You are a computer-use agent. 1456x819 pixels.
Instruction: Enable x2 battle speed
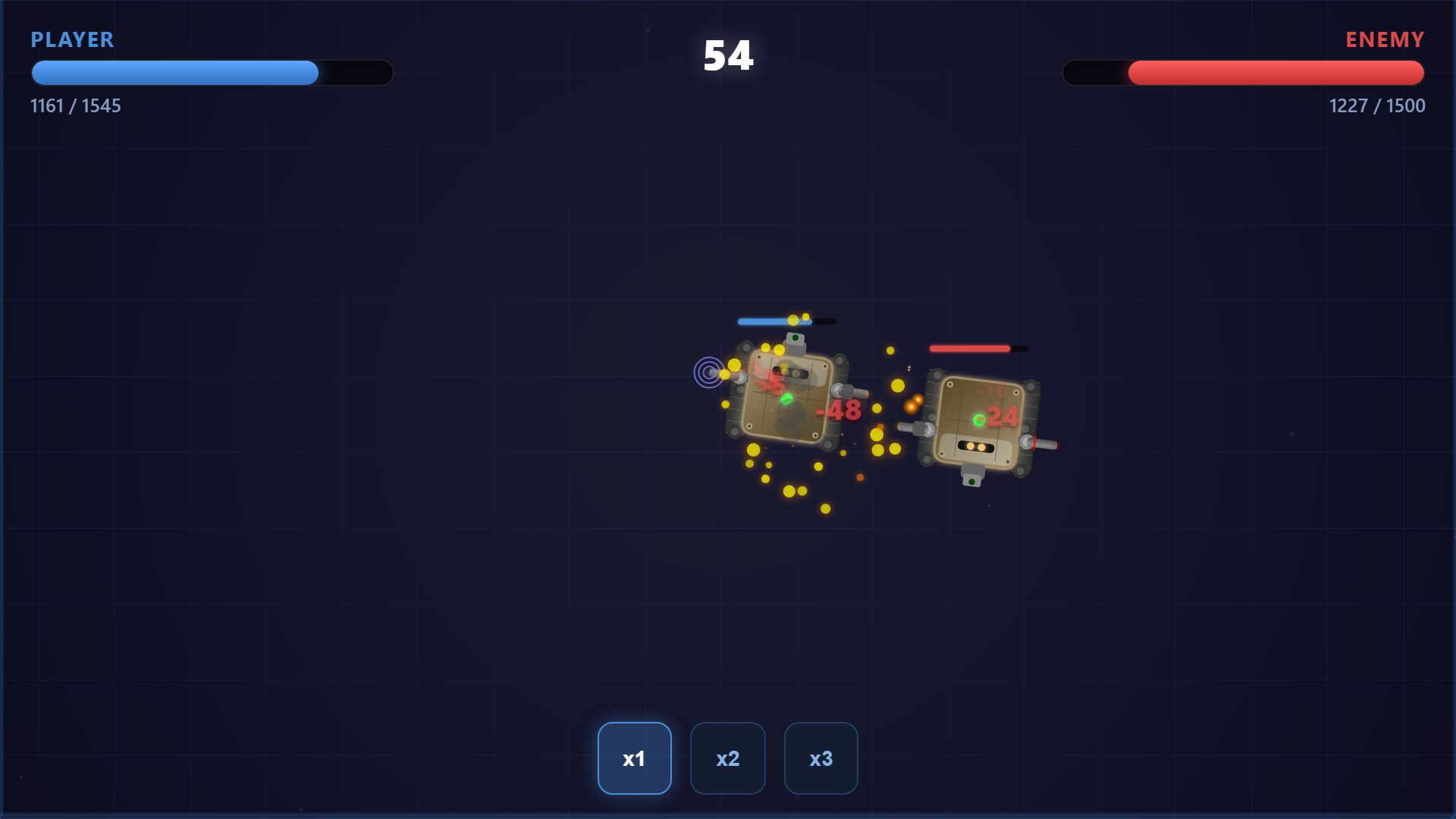727,758
